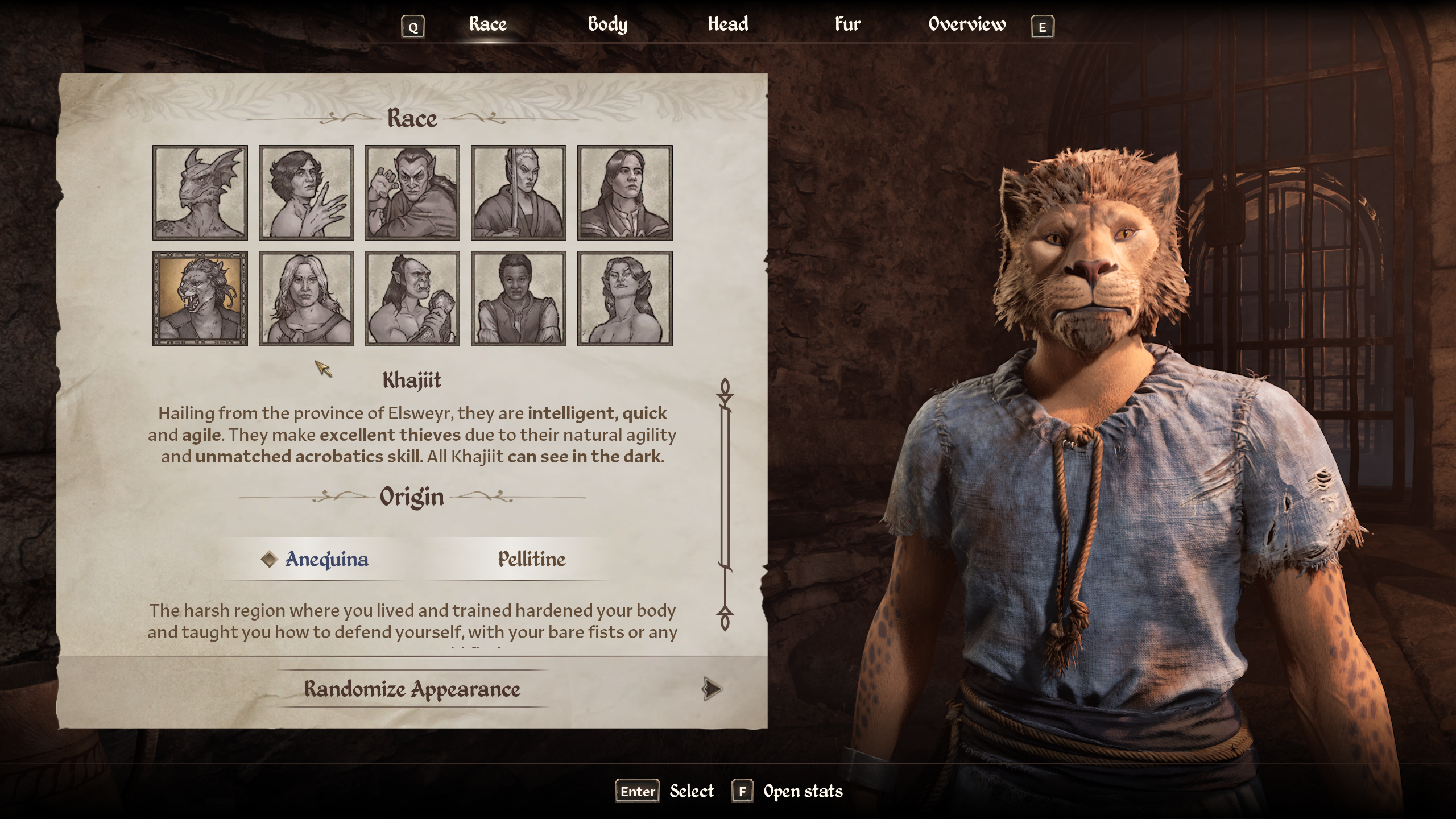Select the Nord race portrait
This screenshot has height=819, width=1456.
pyautogui.click(x=307, y=299)
